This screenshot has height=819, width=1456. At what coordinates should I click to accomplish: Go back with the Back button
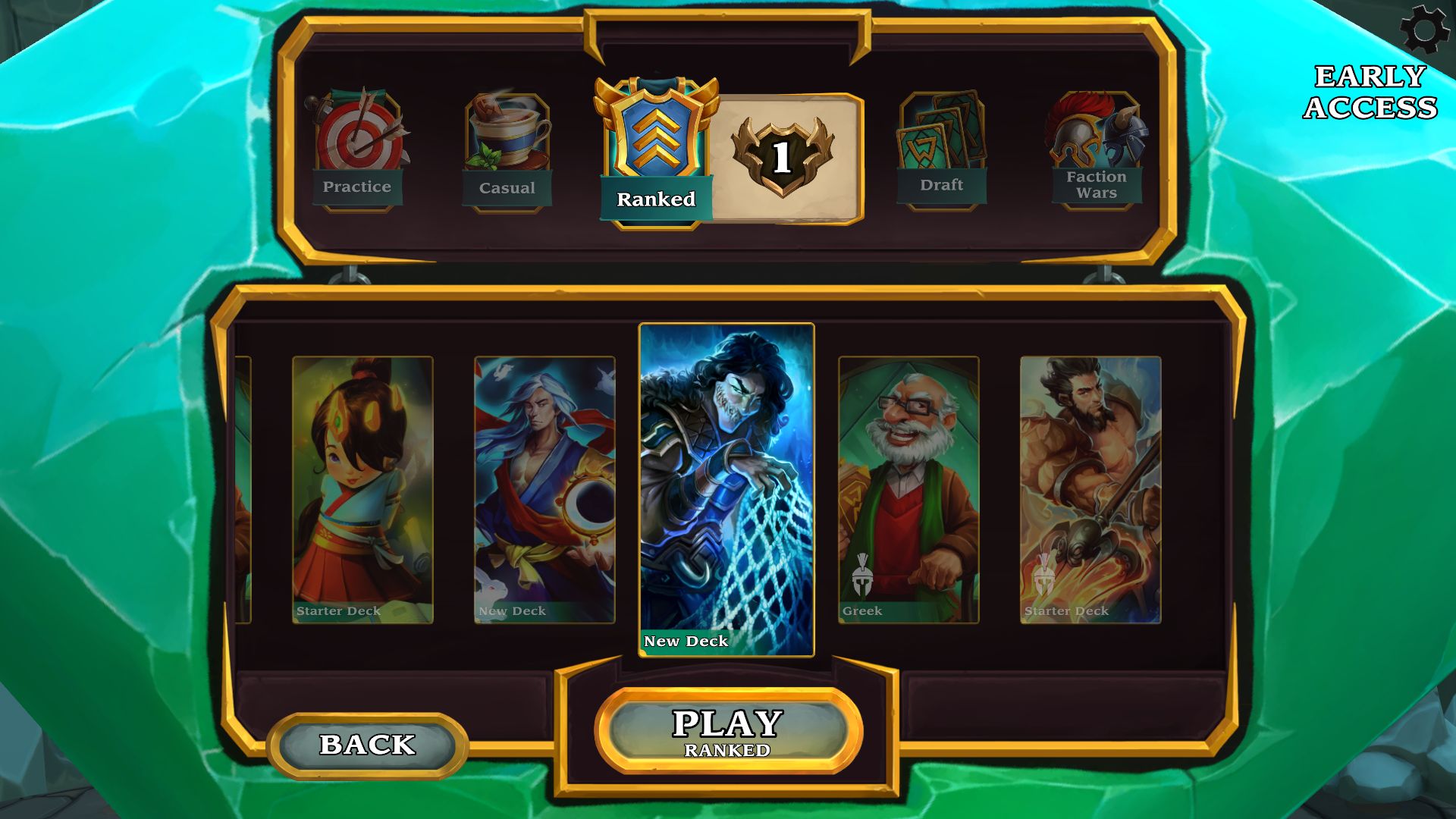click(x=368, y=745)
